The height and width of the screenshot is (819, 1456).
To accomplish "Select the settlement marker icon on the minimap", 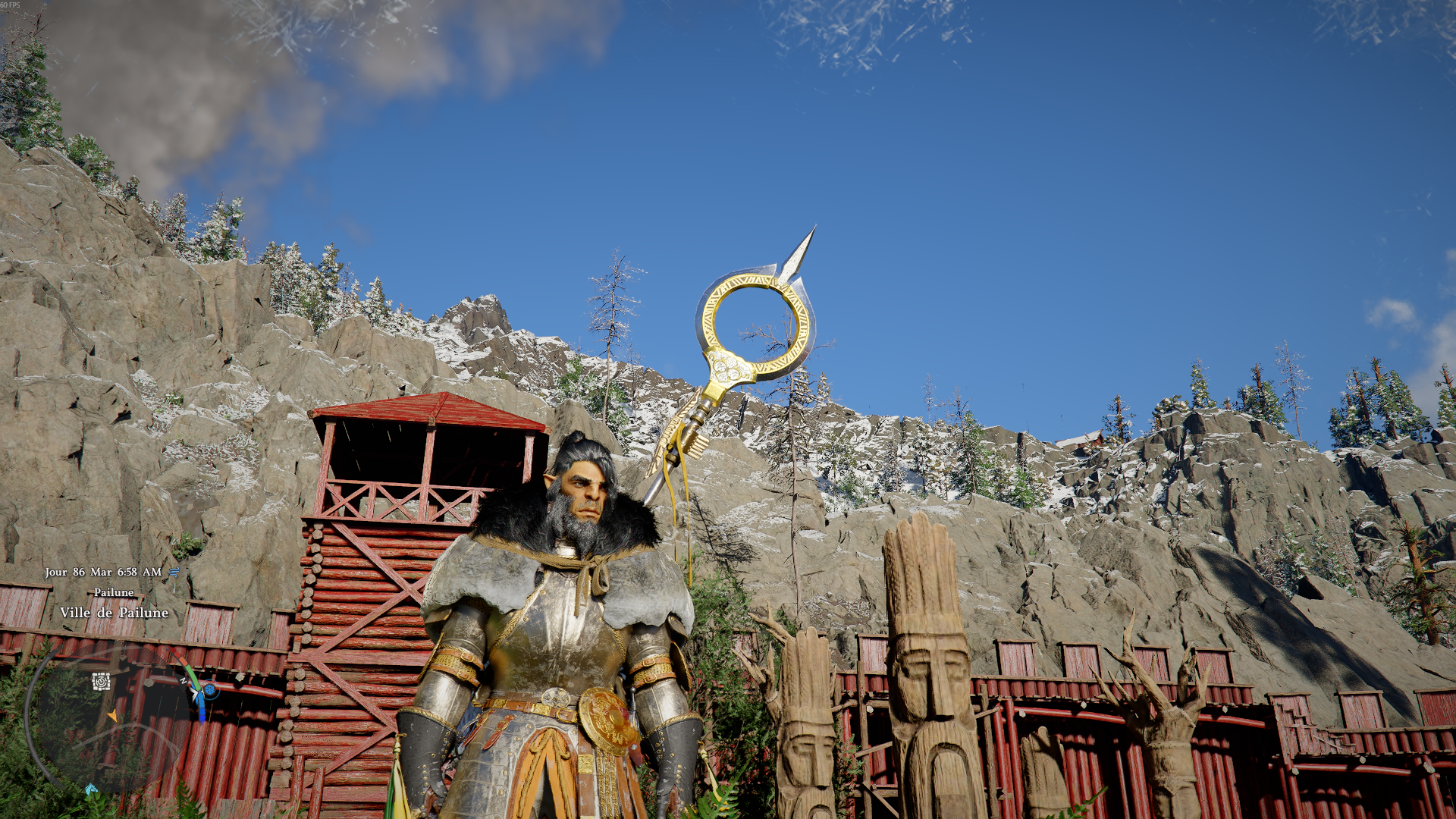I will (101, 681).
